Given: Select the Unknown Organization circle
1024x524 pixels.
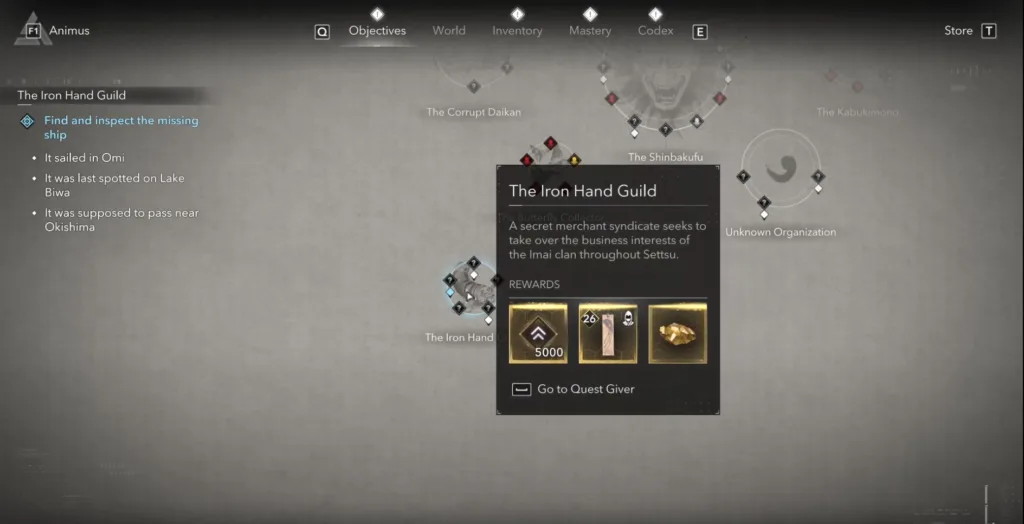Looking at the screenshot, I should pos(780,172).
